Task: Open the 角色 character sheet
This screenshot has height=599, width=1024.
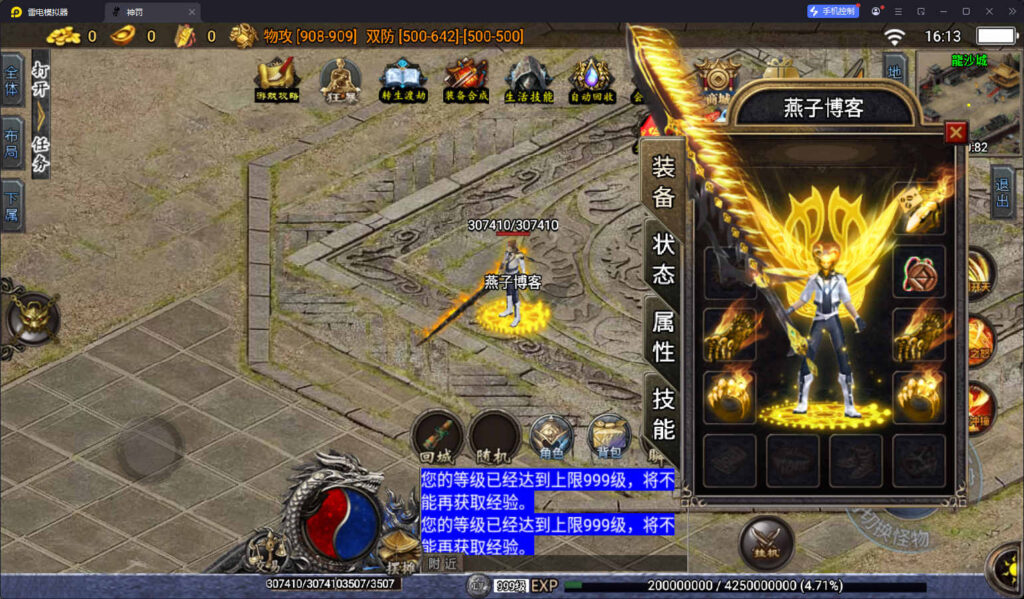Action: 551,437
